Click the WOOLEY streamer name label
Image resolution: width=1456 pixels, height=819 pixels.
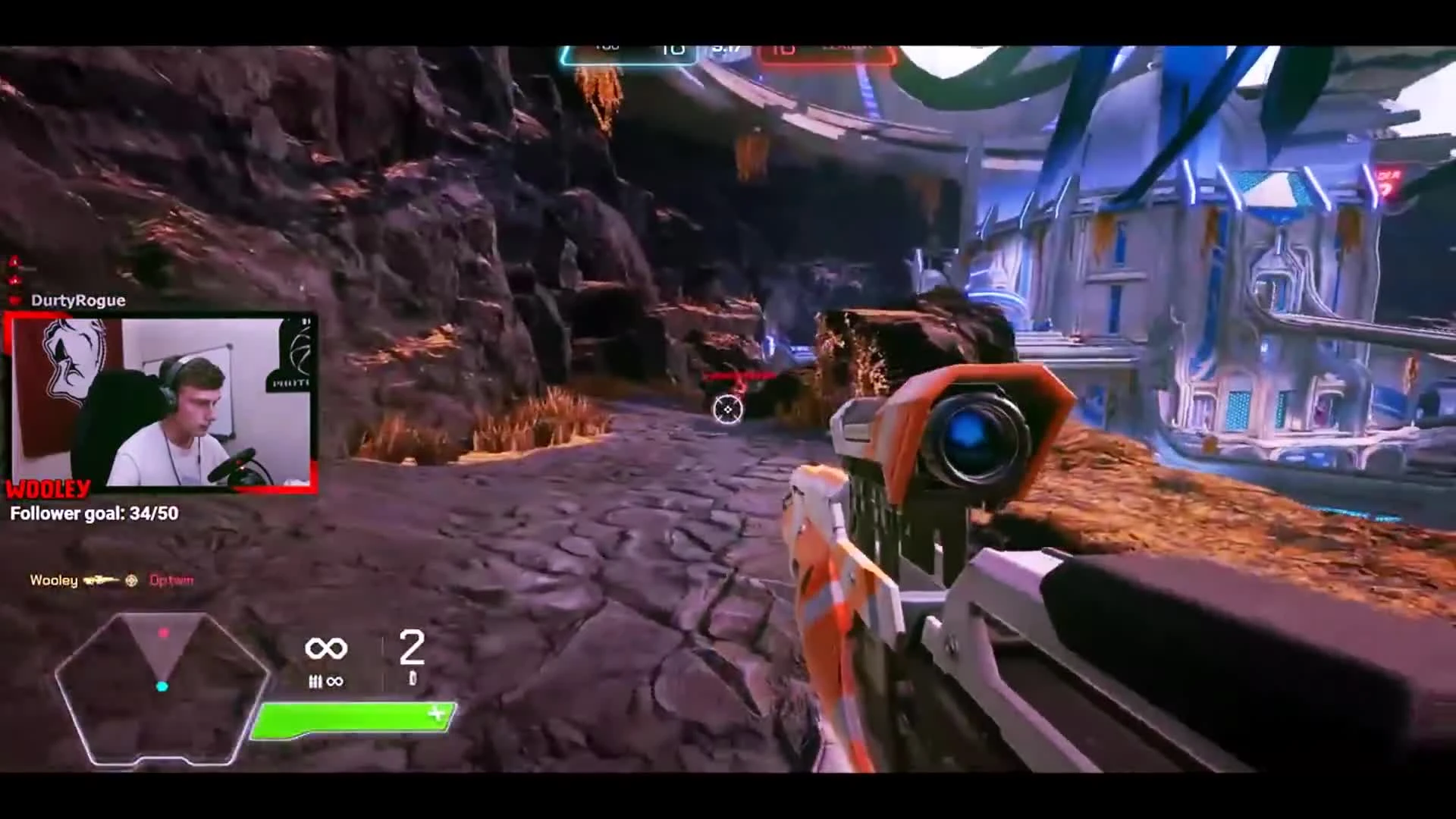47,489
